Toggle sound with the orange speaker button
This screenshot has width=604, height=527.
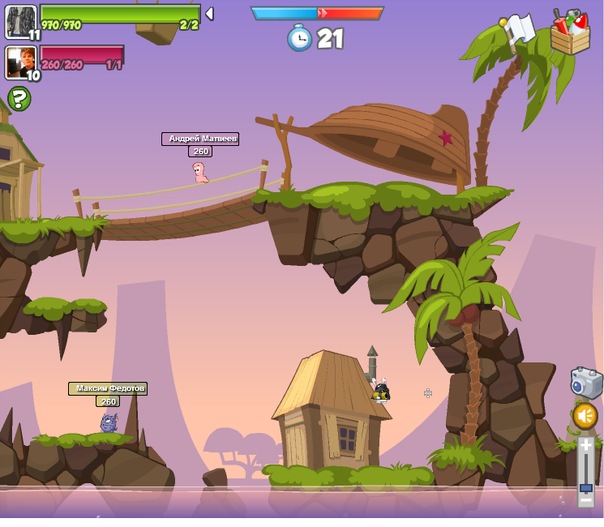(585, 415)
